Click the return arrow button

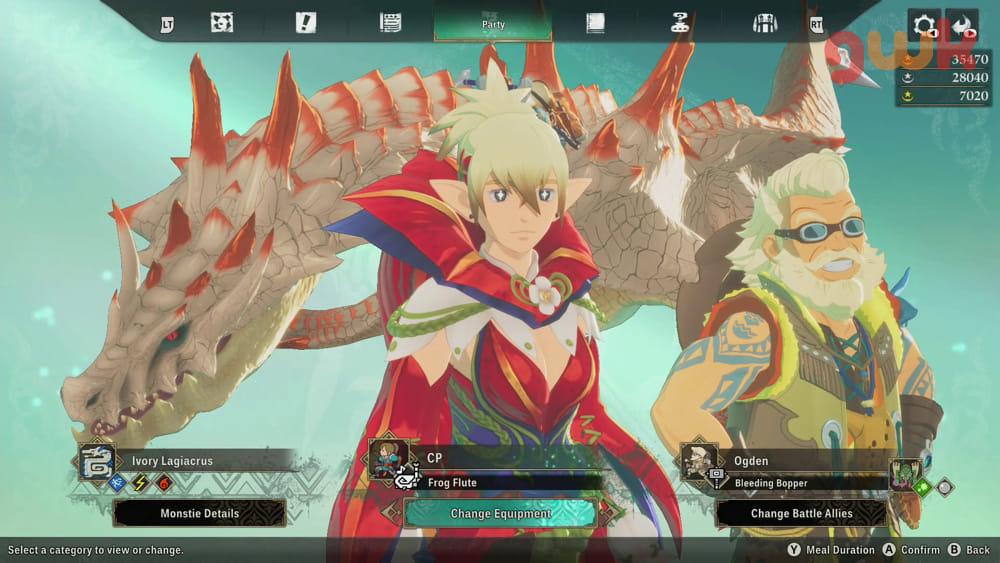[962, 25]
